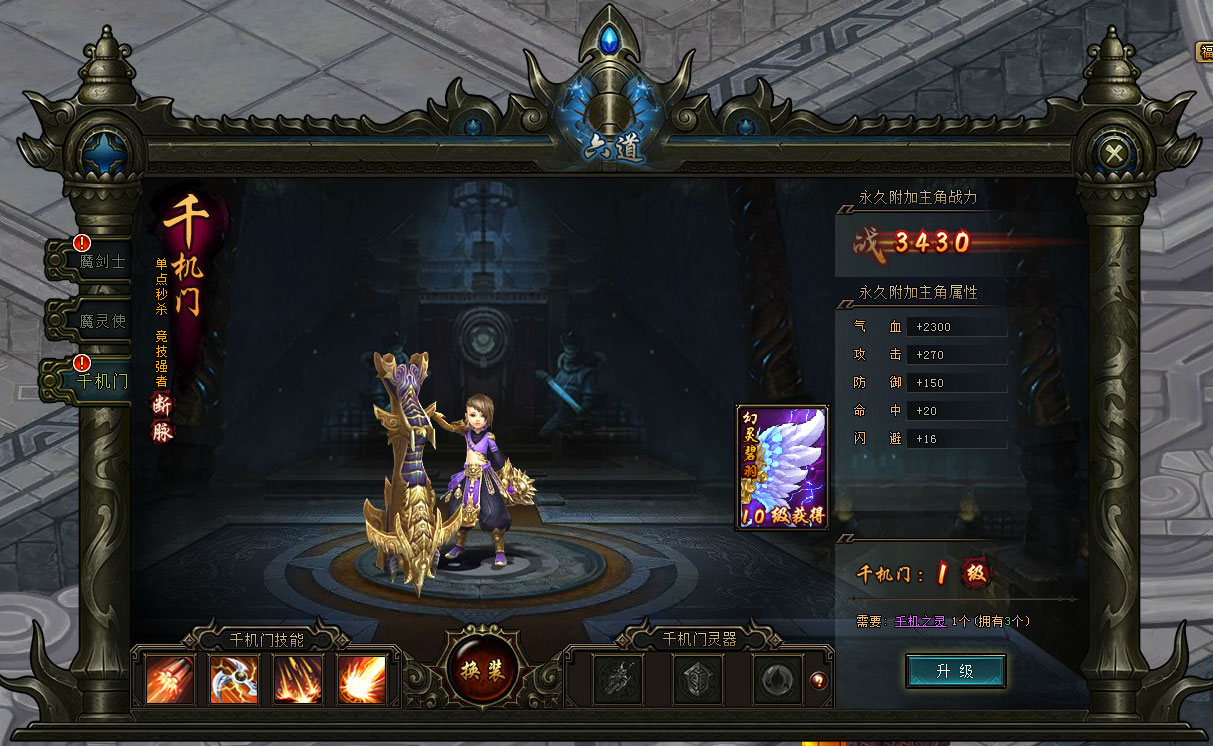Open the 千机之灵 item link
1213x746 pixels.
[x=919, y=621]
